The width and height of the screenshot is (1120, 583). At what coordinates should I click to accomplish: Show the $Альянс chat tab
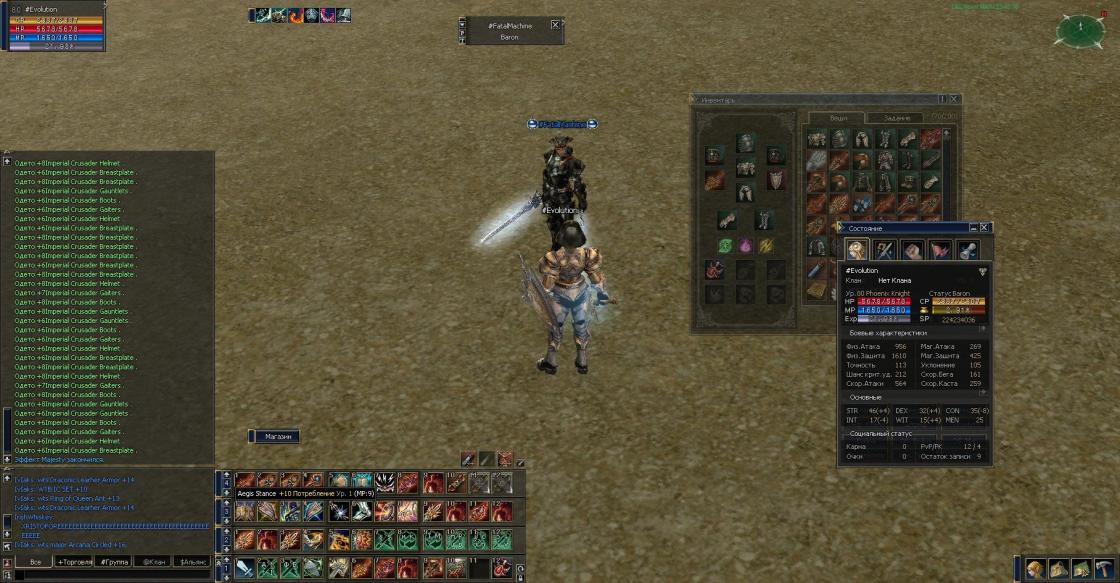(x=192, y=562)
